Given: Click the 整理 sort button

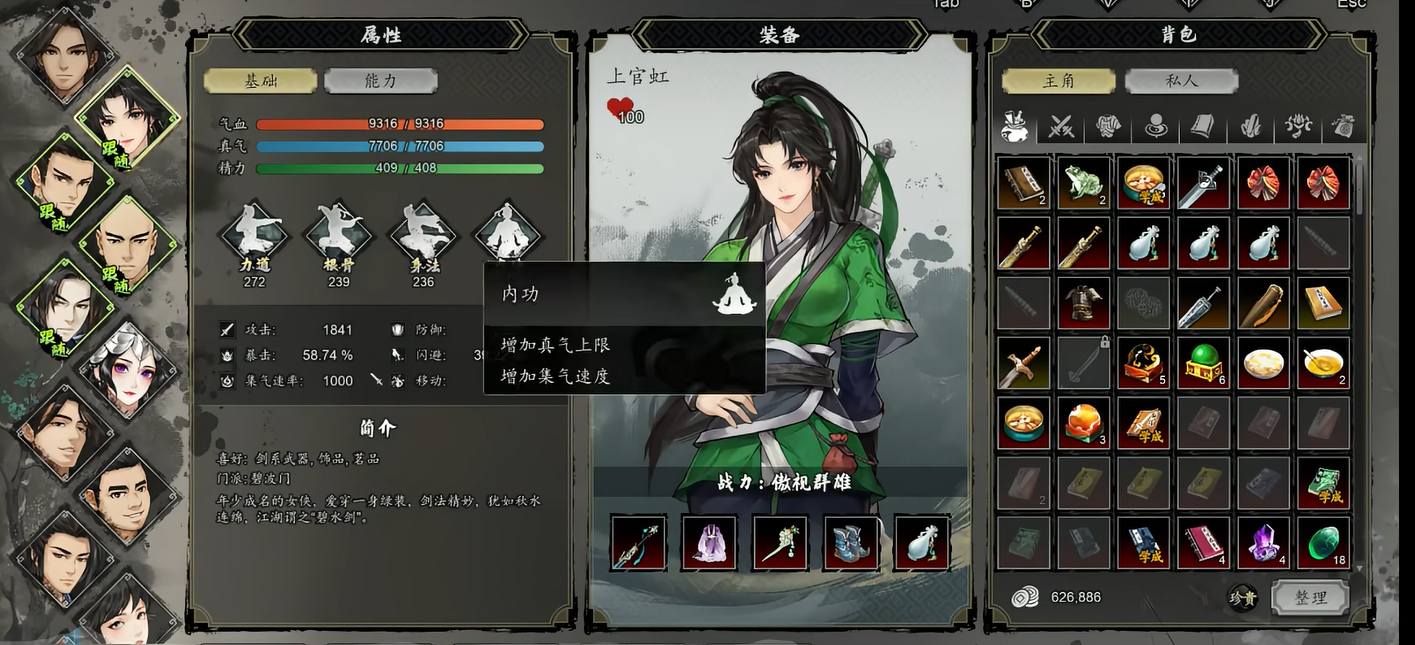Looking at the screenshot, I should click(1310, 597).
